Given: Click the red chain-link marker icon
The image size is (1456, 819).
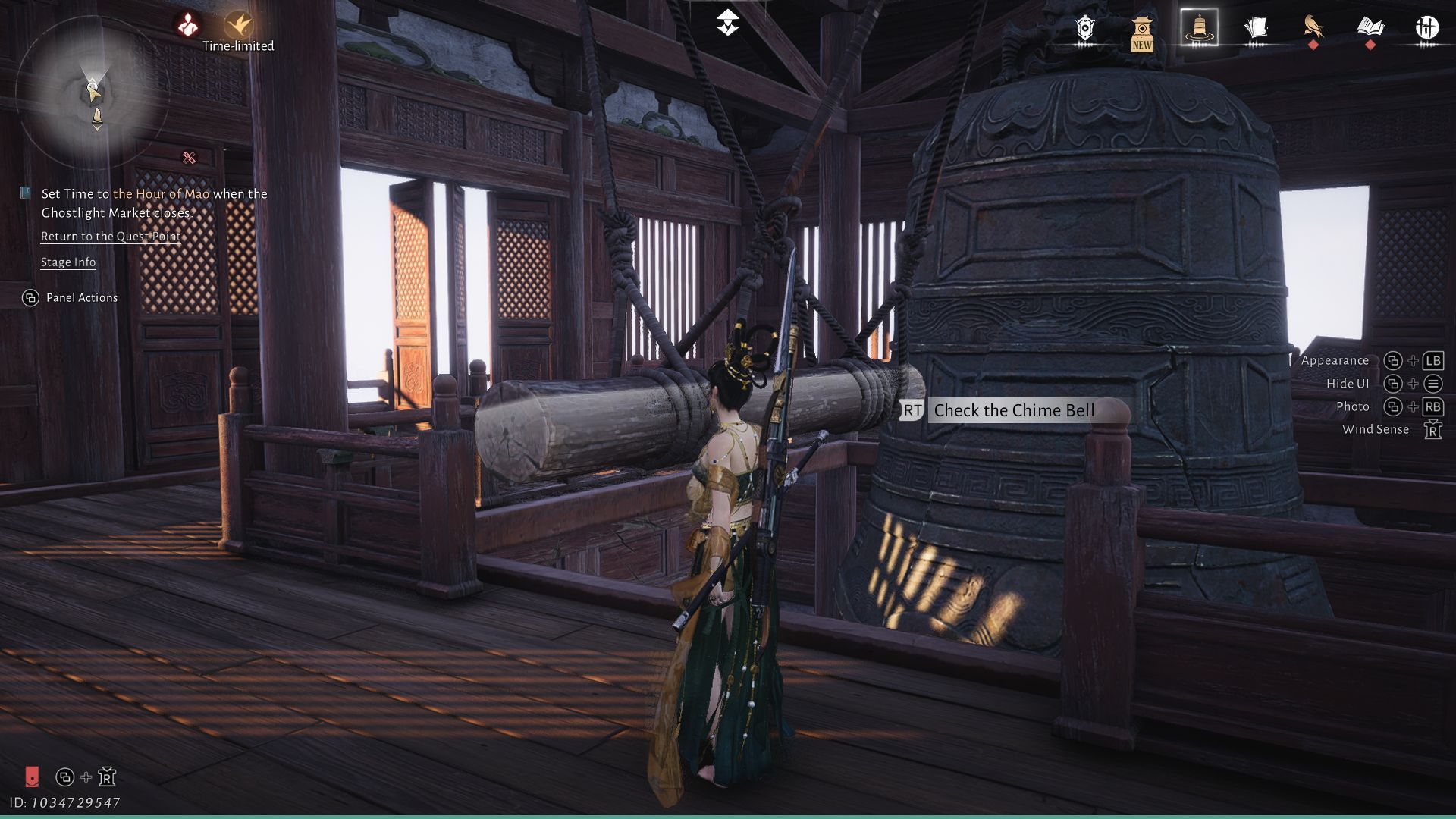Looking at the screenshot, I should pyautogui.click(x=190, y=158).
